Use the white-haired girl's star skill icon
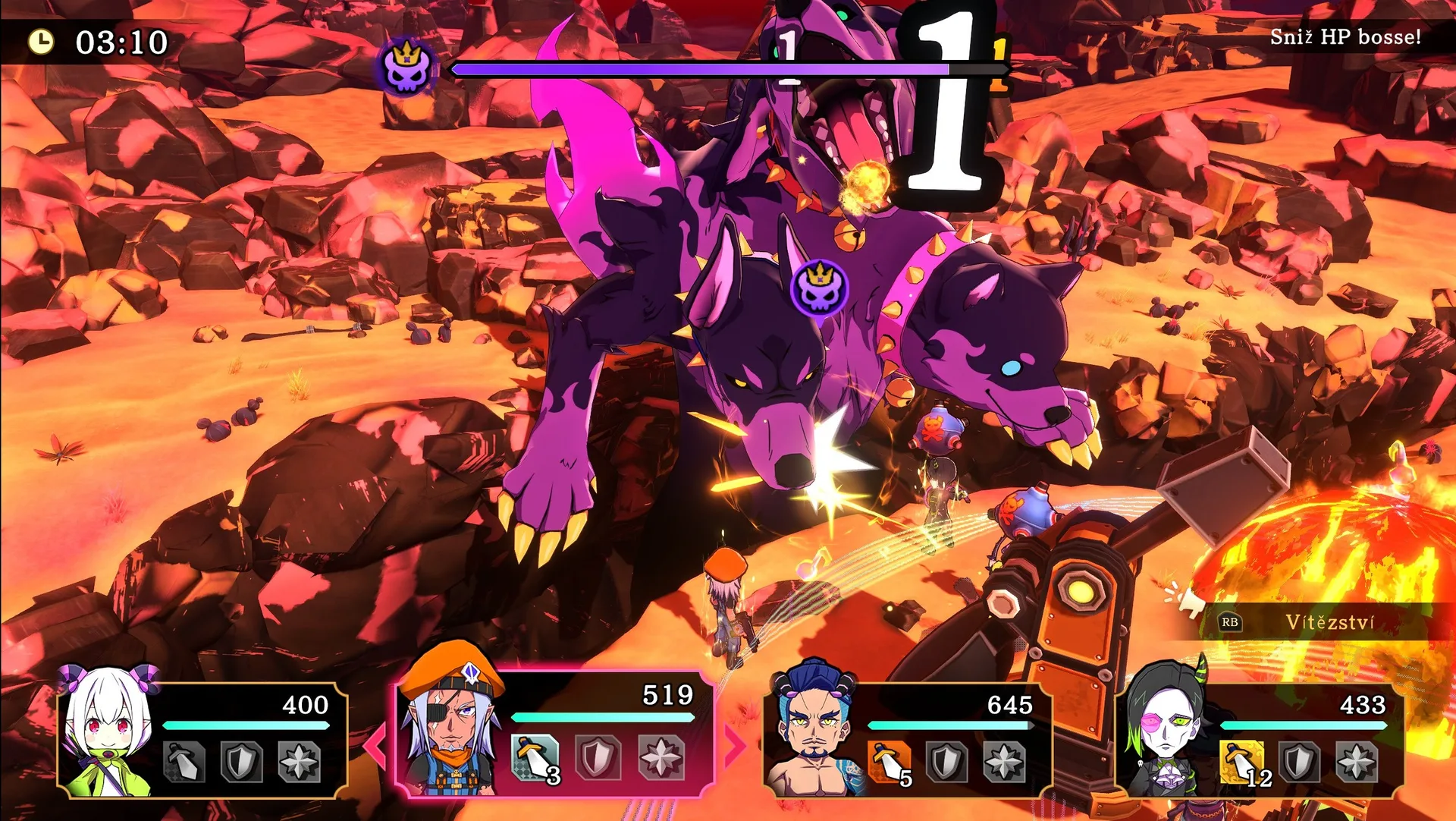The height and width of the screenshot is (821, 1456). coord(300,761)
